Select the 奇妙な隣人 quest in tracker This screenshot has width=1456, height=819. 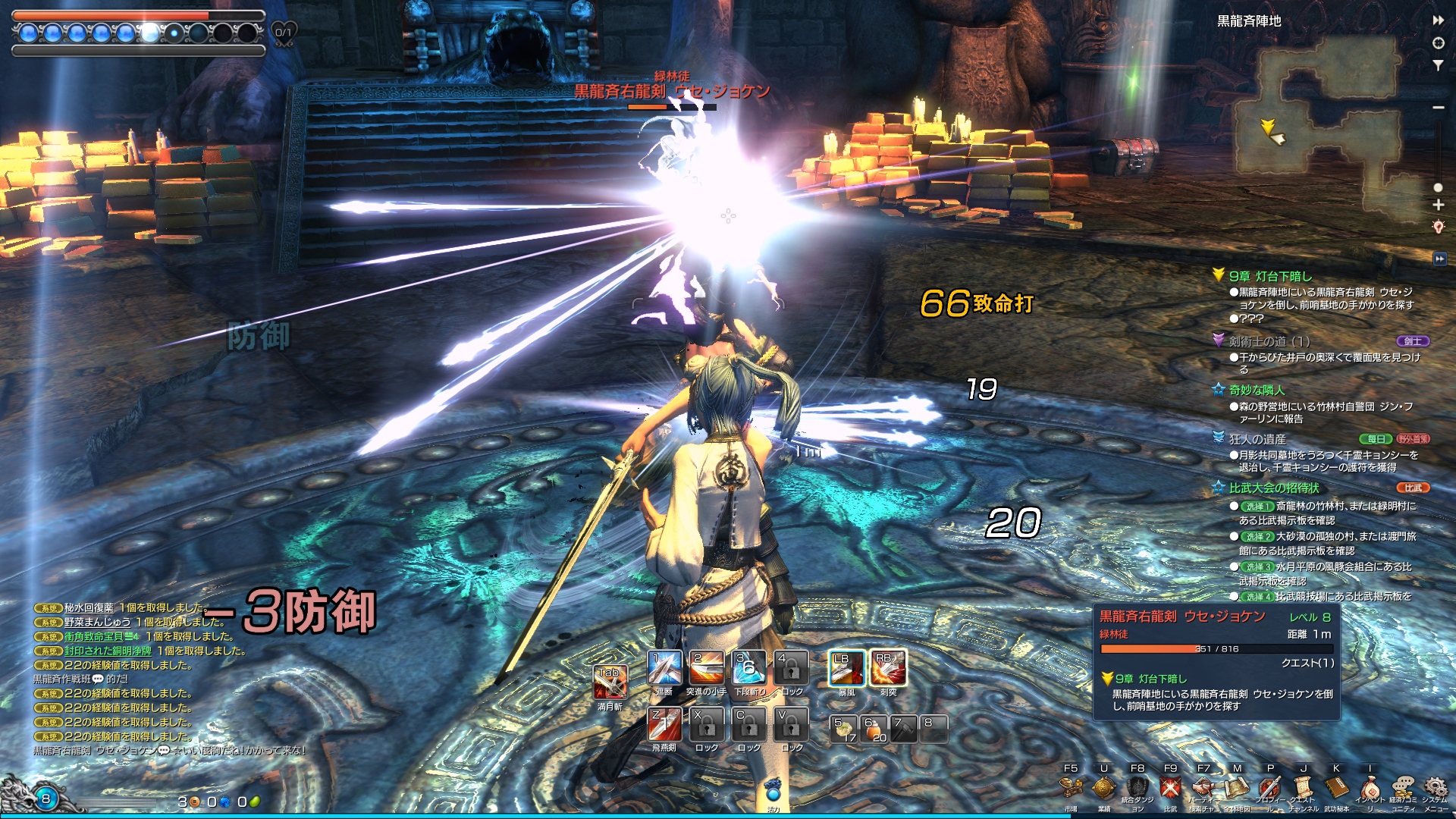(x=1257, y=390)
